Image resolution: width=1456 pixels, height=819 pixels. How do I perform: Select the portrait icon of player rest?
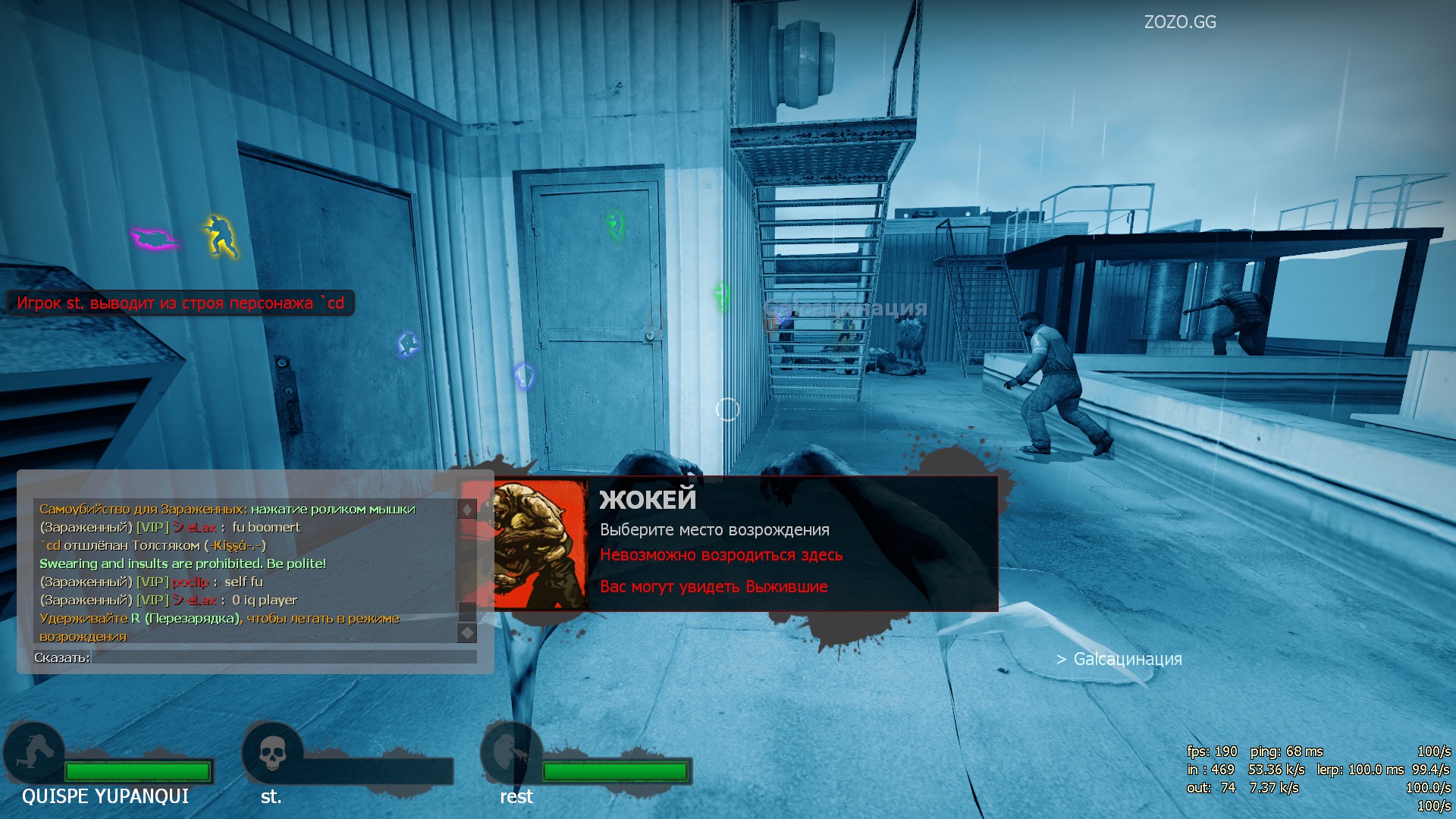[x=510, y=753]
